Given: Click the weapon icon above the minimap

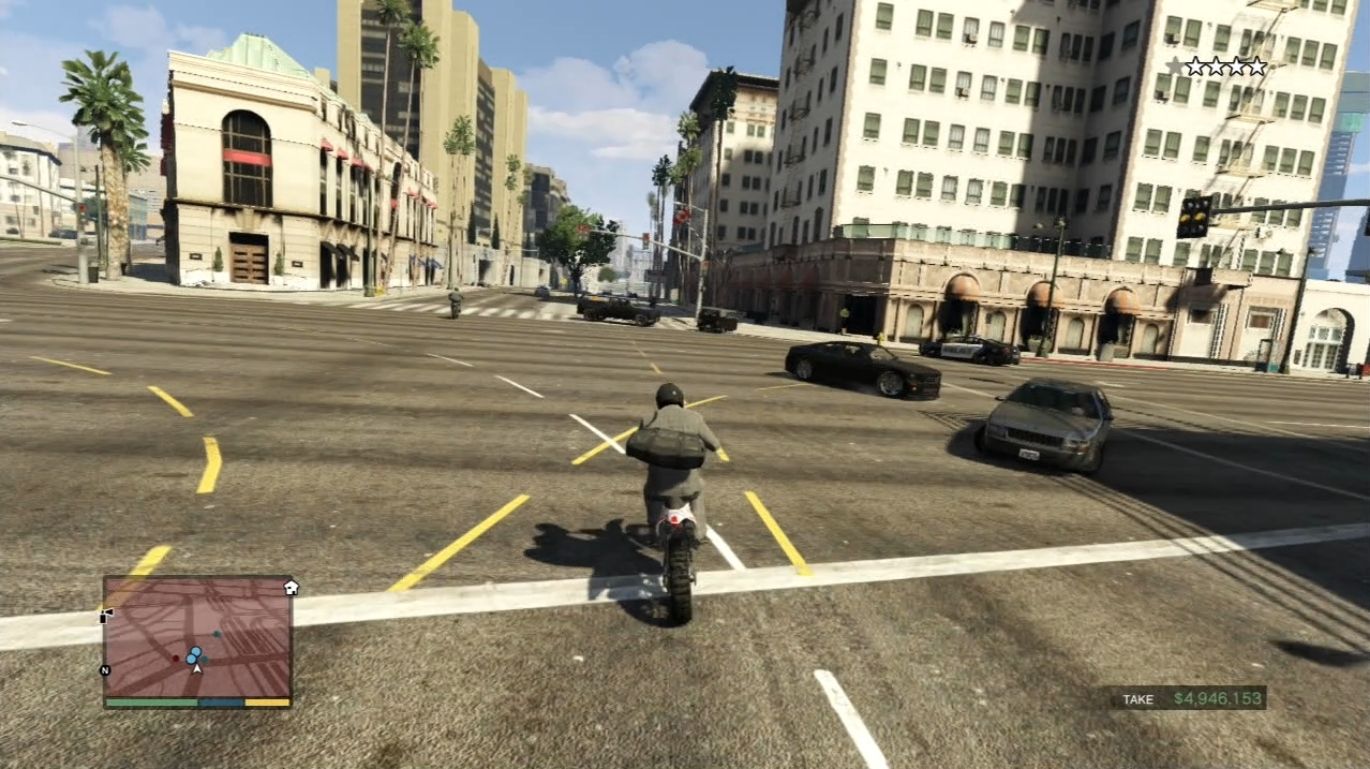Looking at the screenshot, I should pyautogui.click(x=105, y=614).
